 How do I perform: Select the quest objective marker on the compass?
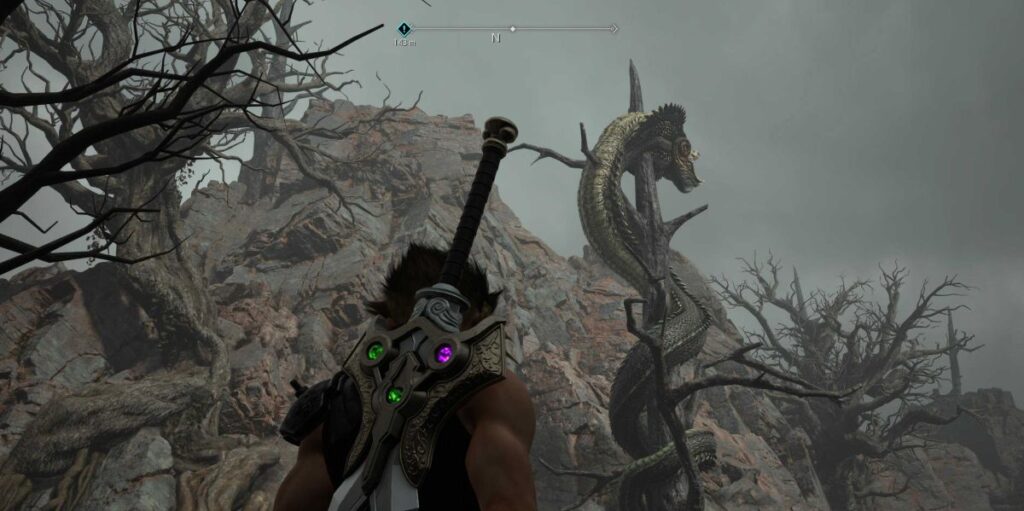(x=404, y=29)
